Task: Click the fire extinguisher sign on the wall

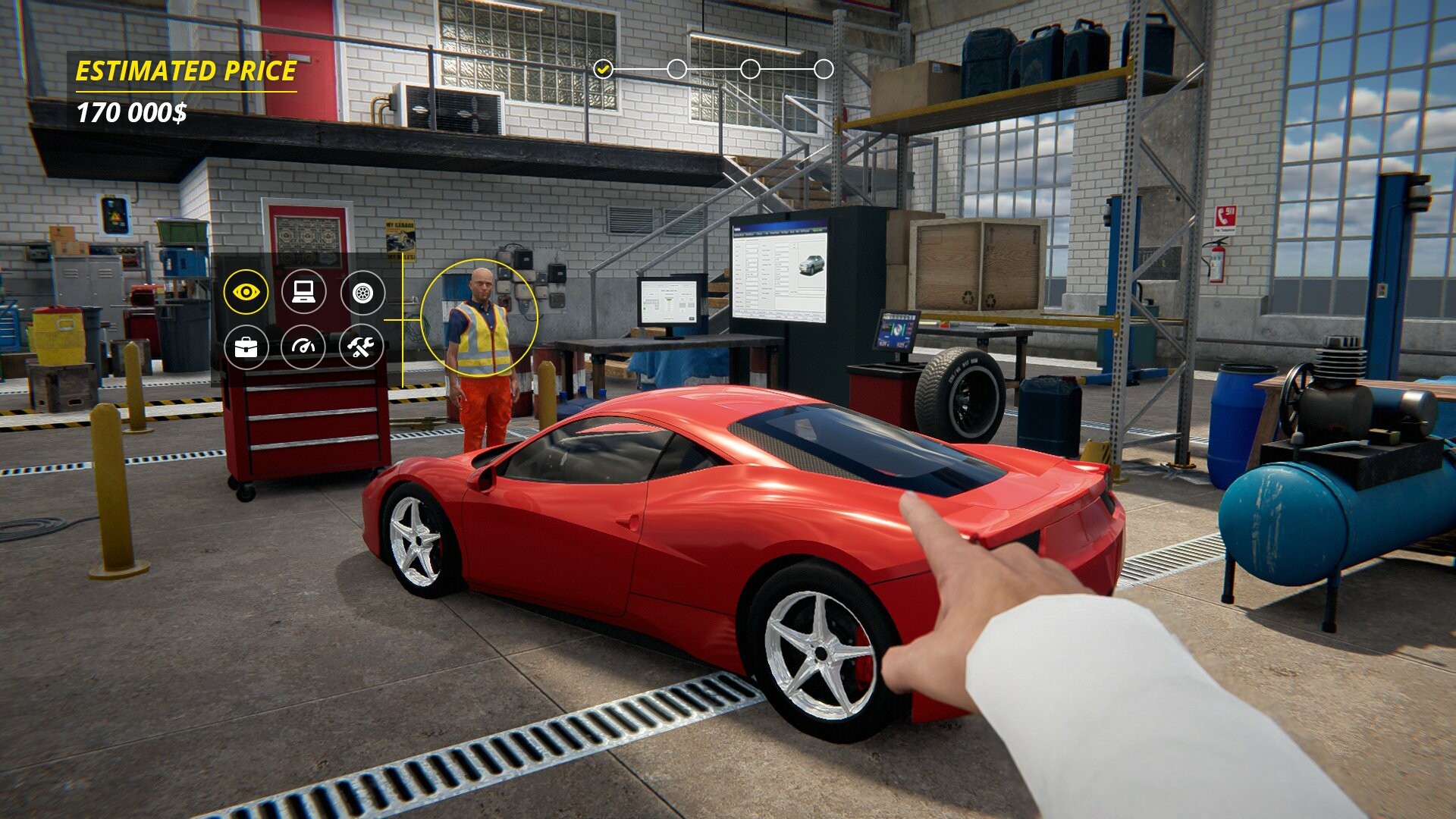Action: pos(1225,218)
